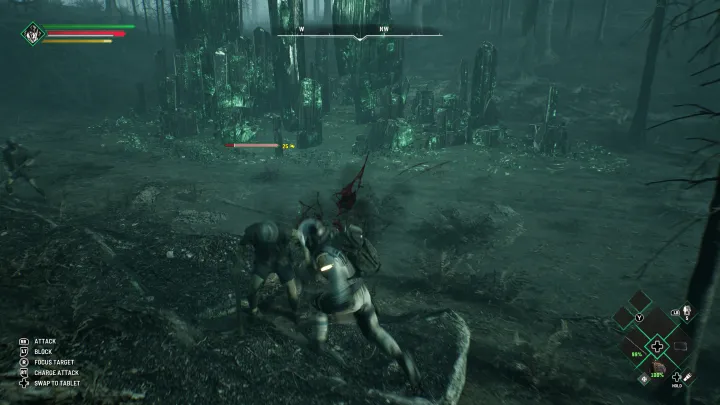
Task: Click the compass bar heading indicator
Action: click(359, 34)
